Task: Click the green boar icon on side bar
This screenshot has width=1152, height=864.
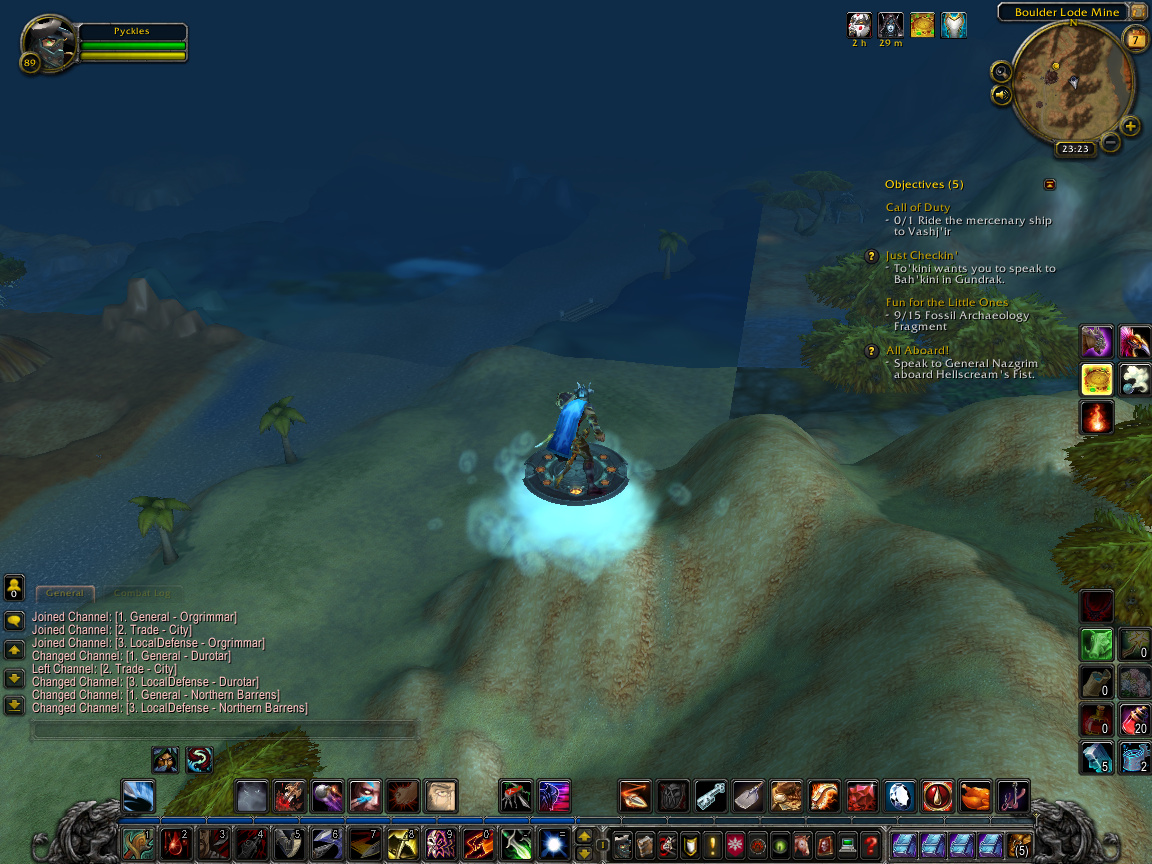Action: pyautogui.click(x=1097, y=645)
